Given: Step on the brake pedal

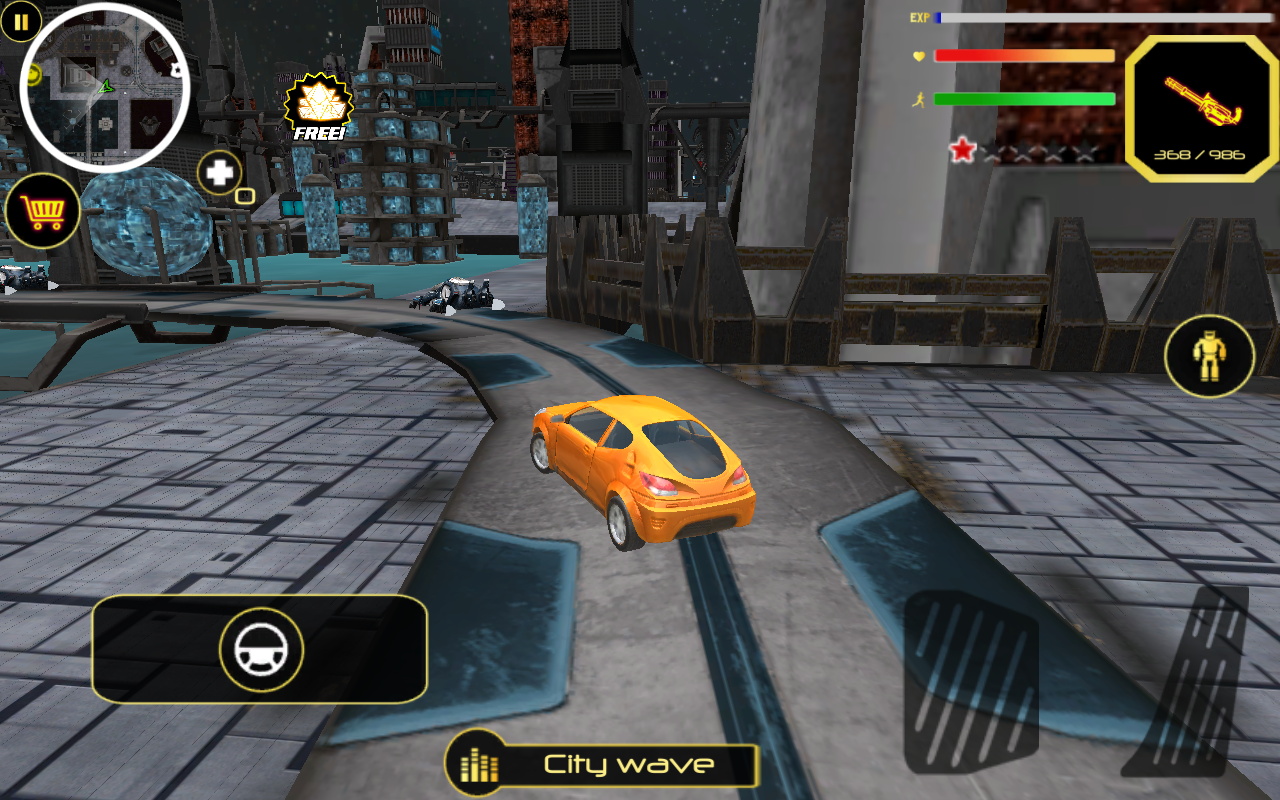Looking at the screenshot, I should tap(970, 682).
